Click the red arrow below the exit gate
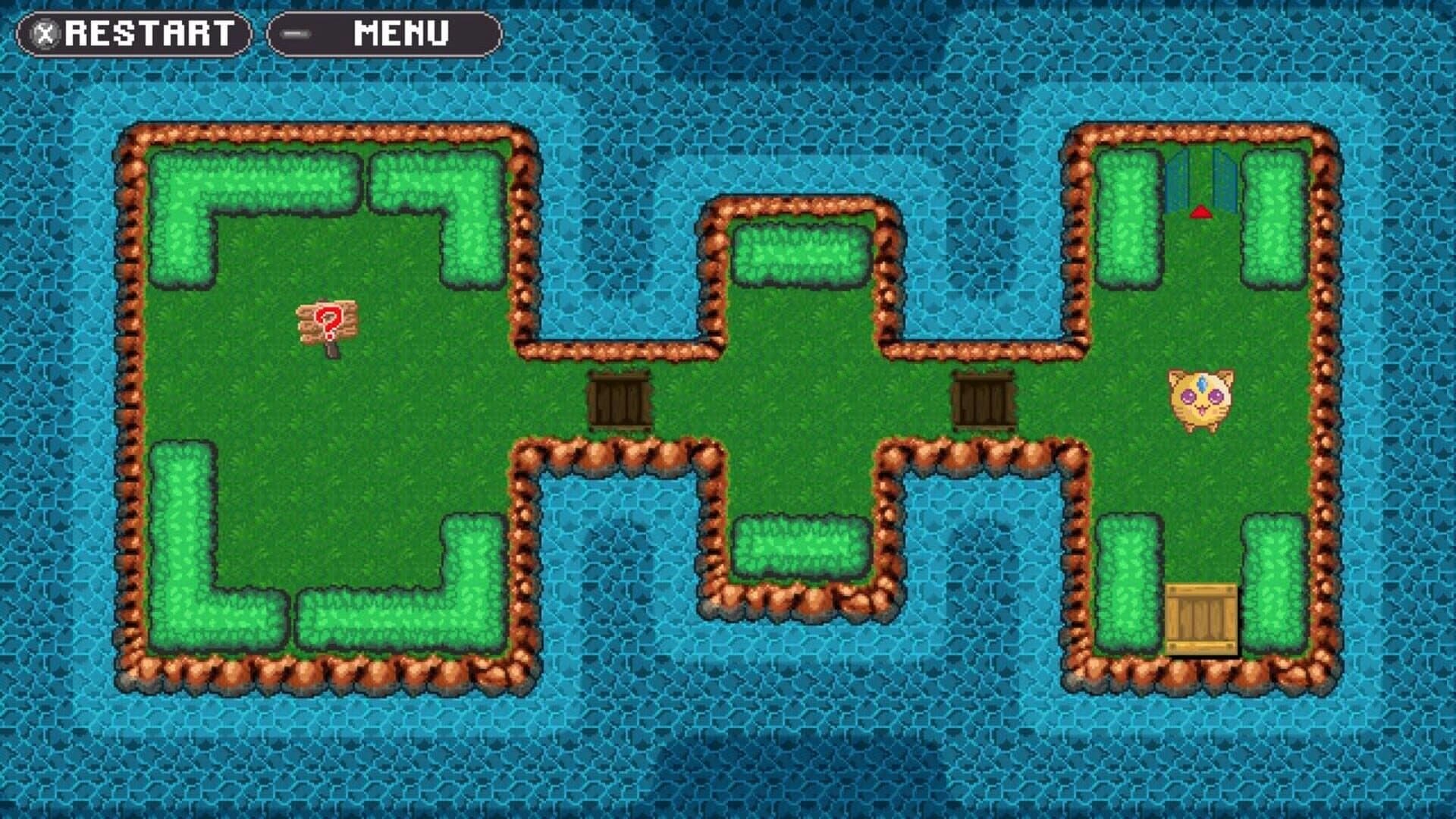 click(x=1202, y=213)
